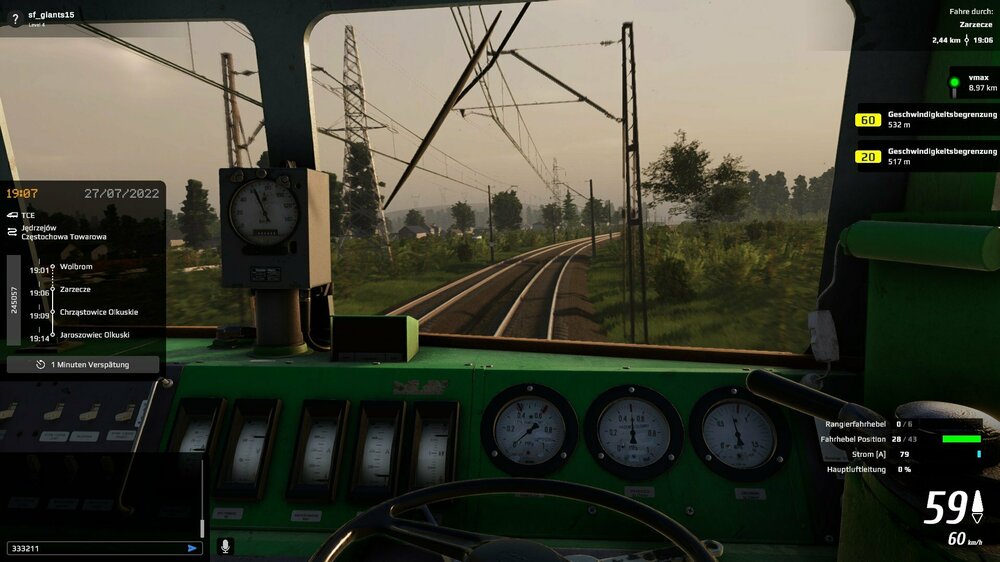
Task: Select the Zarzecze timetable stop
Action: (76, 290)
